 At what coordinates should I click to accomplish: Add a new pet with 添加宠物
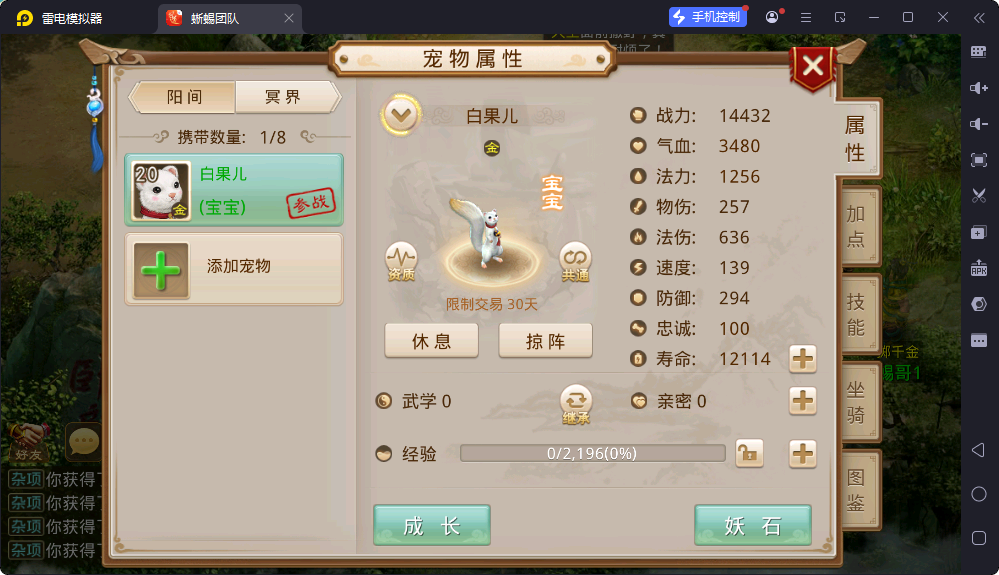(x=233, y=268)
